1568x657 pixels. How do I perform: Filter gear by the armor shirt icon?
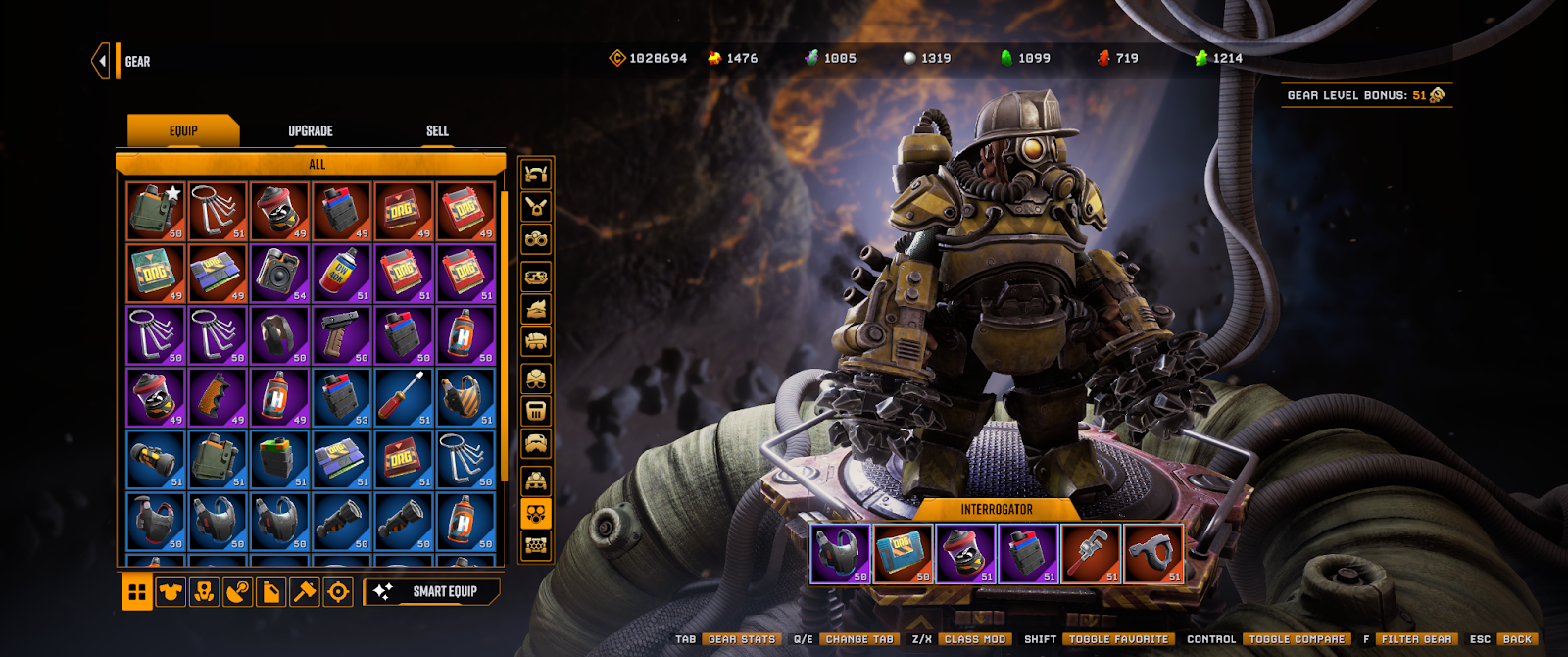[171, 592]
